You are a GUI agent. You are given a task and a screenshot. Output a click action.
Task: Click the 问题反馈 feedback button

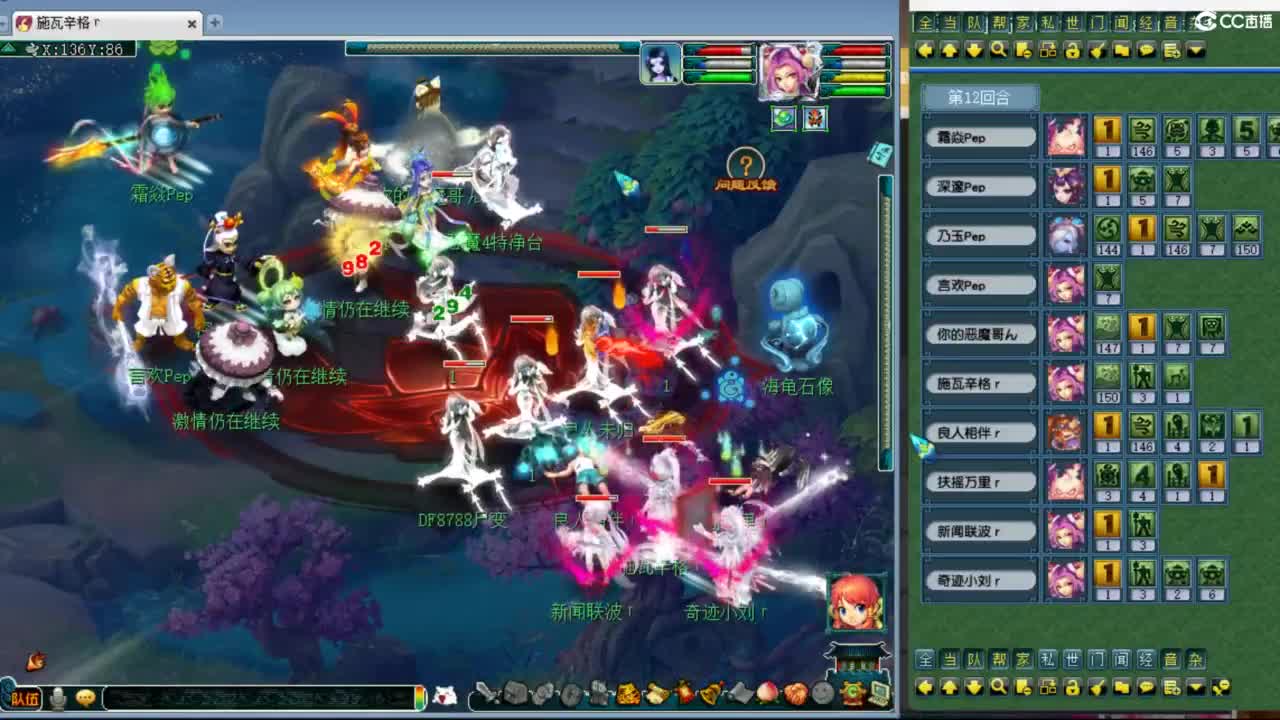pyautogui.click(x=745, y=163)
